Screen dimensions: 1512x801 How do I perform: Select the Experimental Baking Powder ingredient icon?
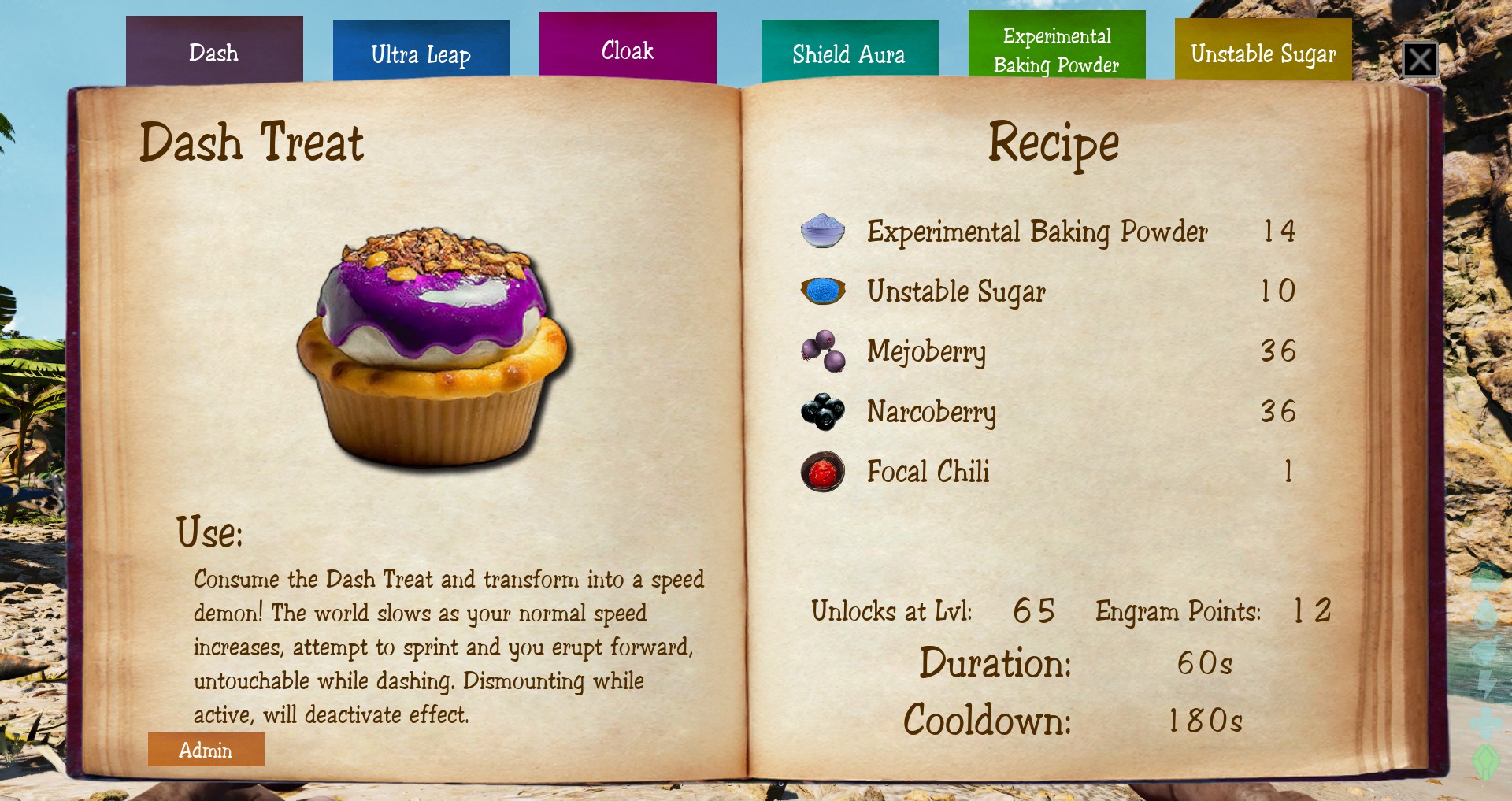click(823, 231)
